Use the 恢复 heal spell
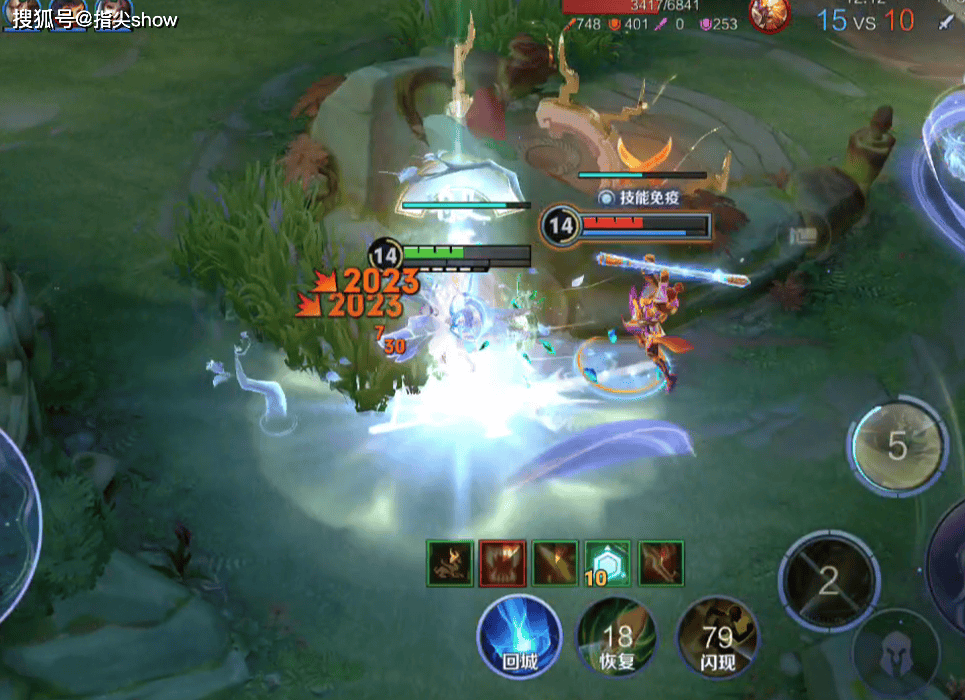 [x=616, y=636]
